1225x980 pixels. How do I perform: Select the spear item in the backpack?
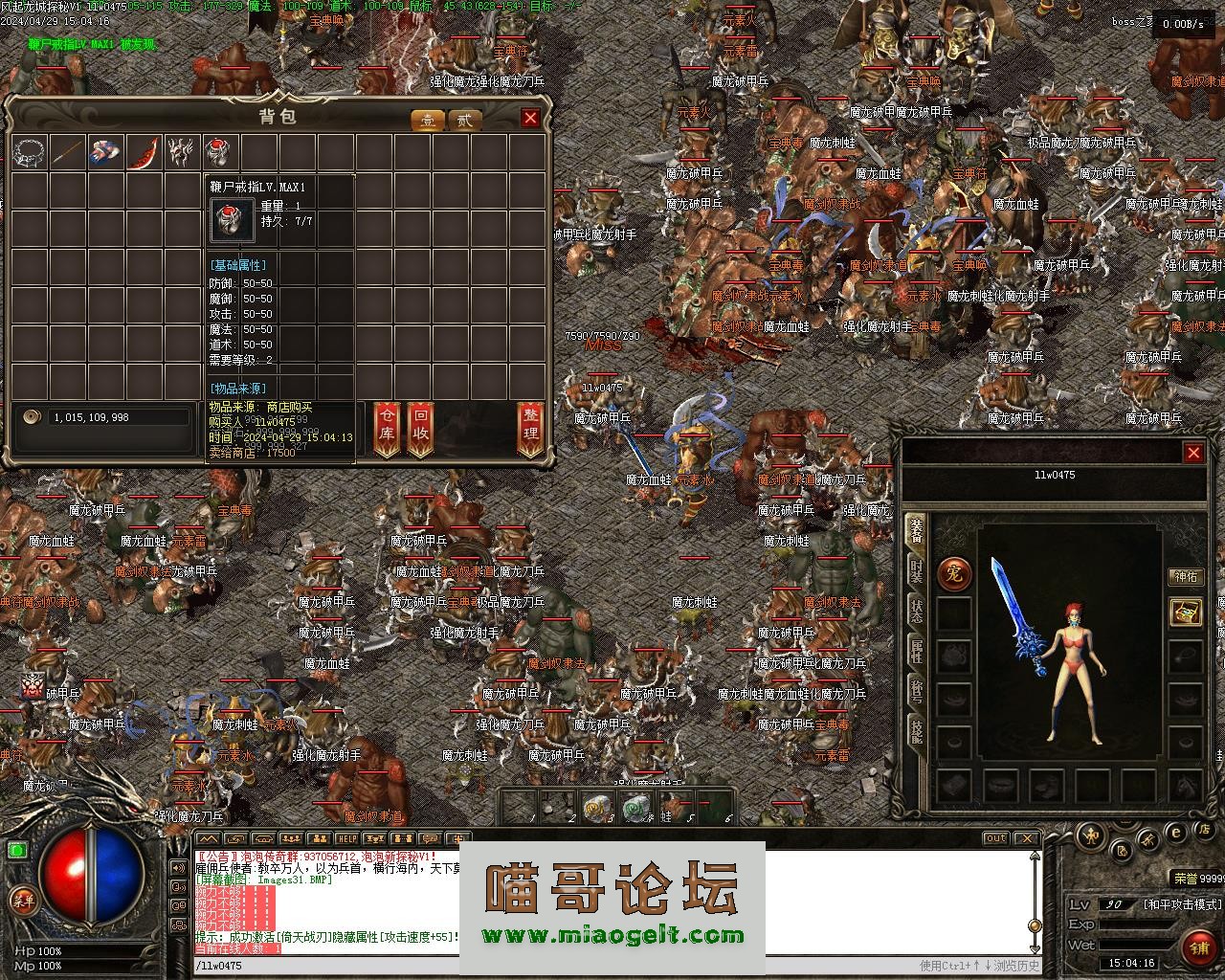coord(67,152)
